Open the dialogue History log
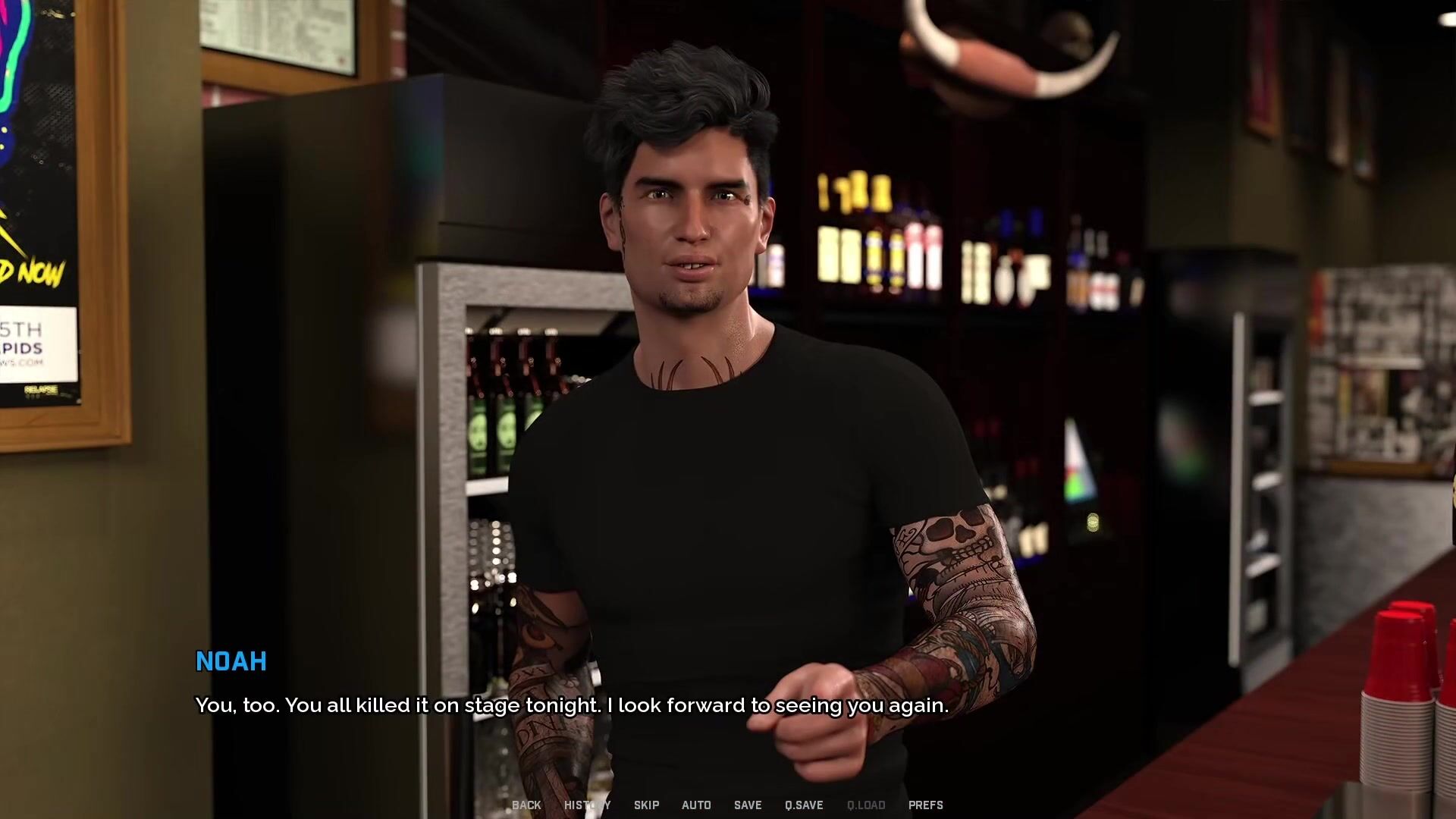Image resolution: width=1456 pixels, height=819 pixels. [x=587, y=805]
